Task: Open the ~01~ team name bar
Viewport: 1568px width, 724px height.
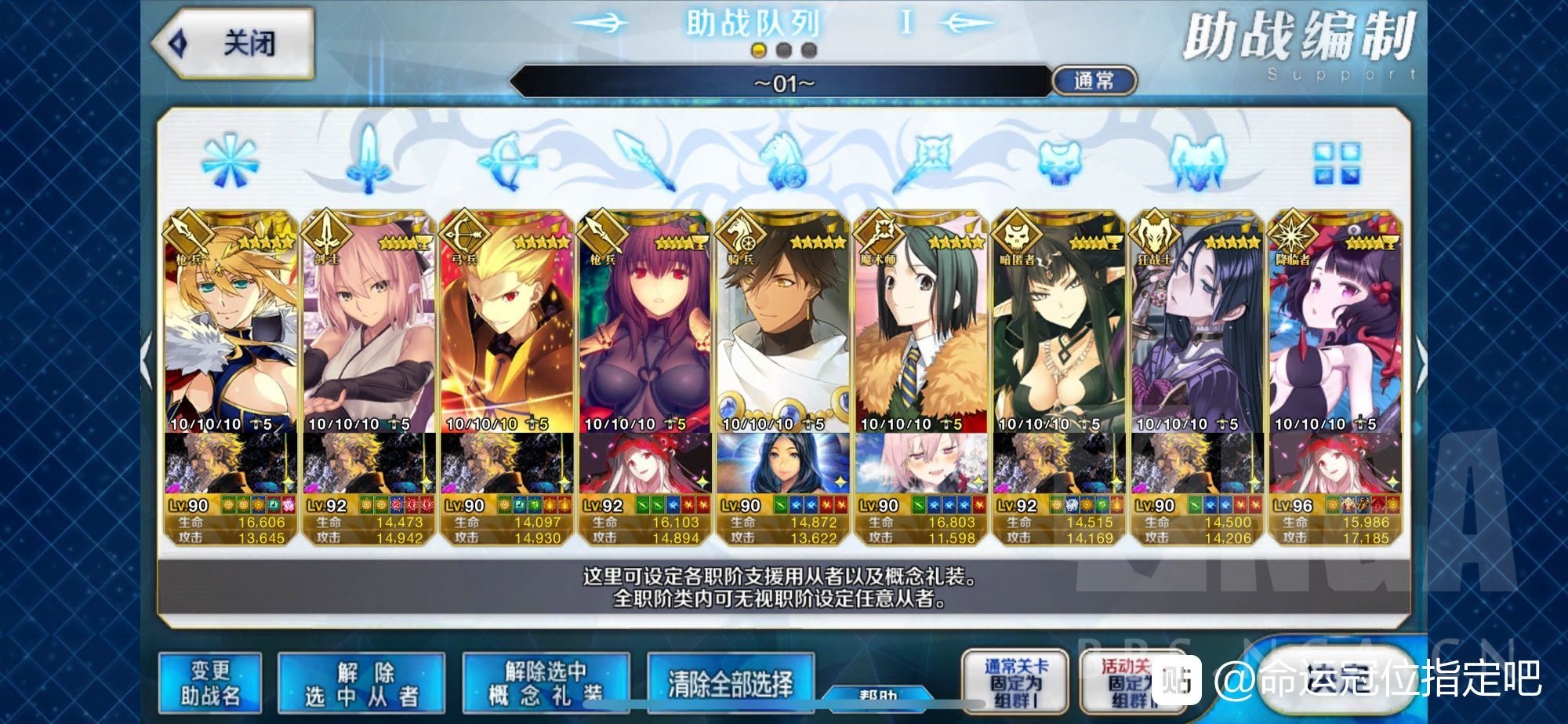Action: (x=784, y=82)
